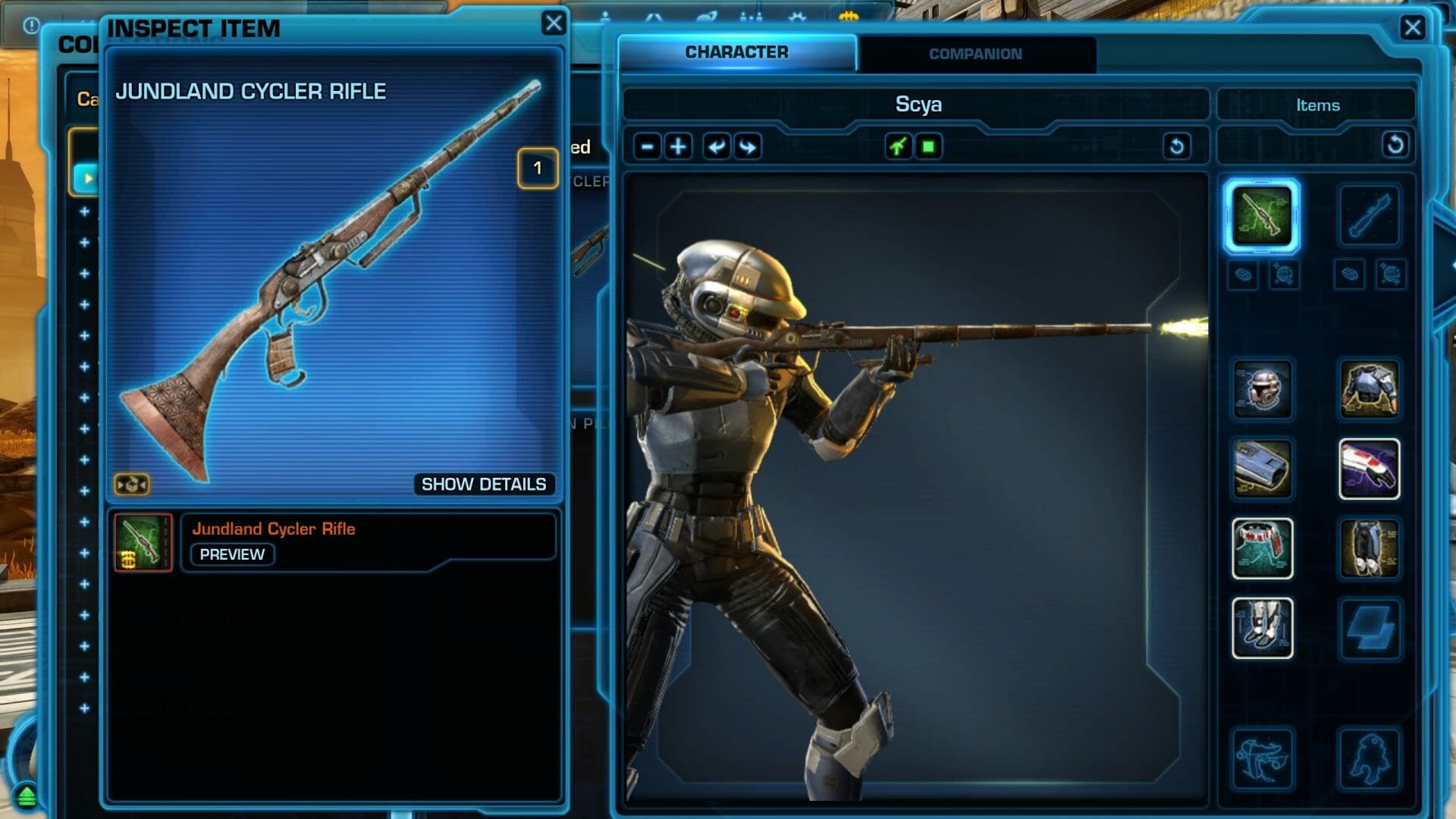The height and width of the screenshot is (819, 1456).
Task: Select the white boots slot
Action: [1262, 628]
